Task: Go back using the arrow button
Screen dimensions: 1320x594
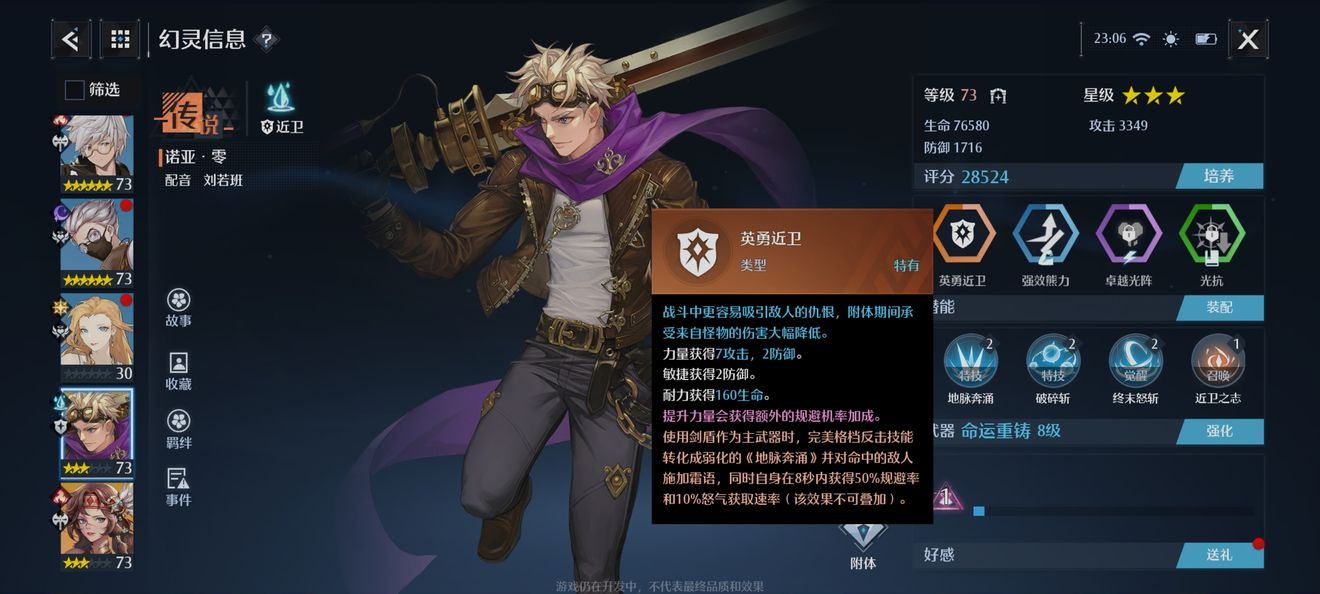Action: 71,40
